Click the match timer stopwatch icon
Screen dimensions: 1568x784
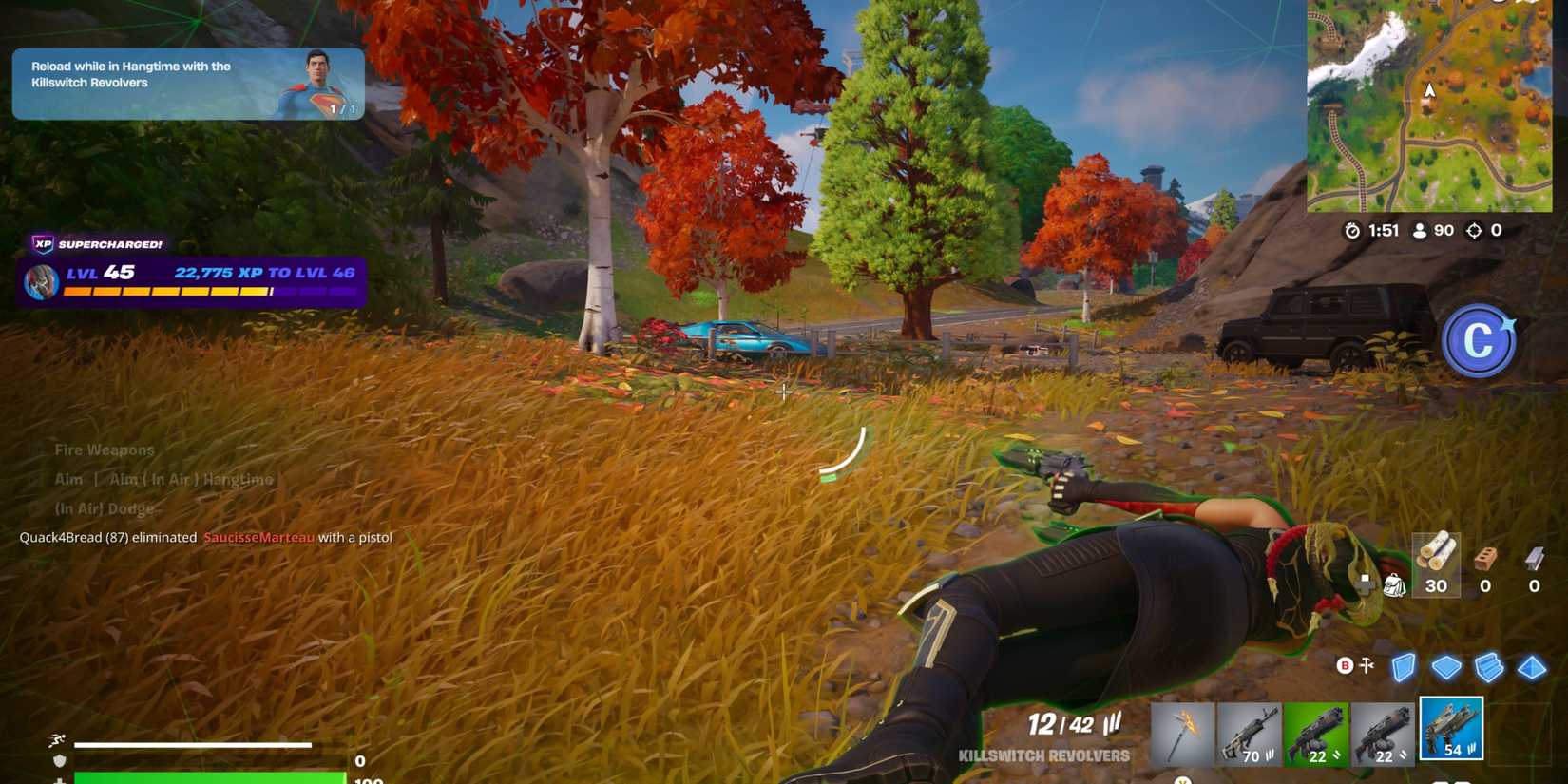(1353, 230)
